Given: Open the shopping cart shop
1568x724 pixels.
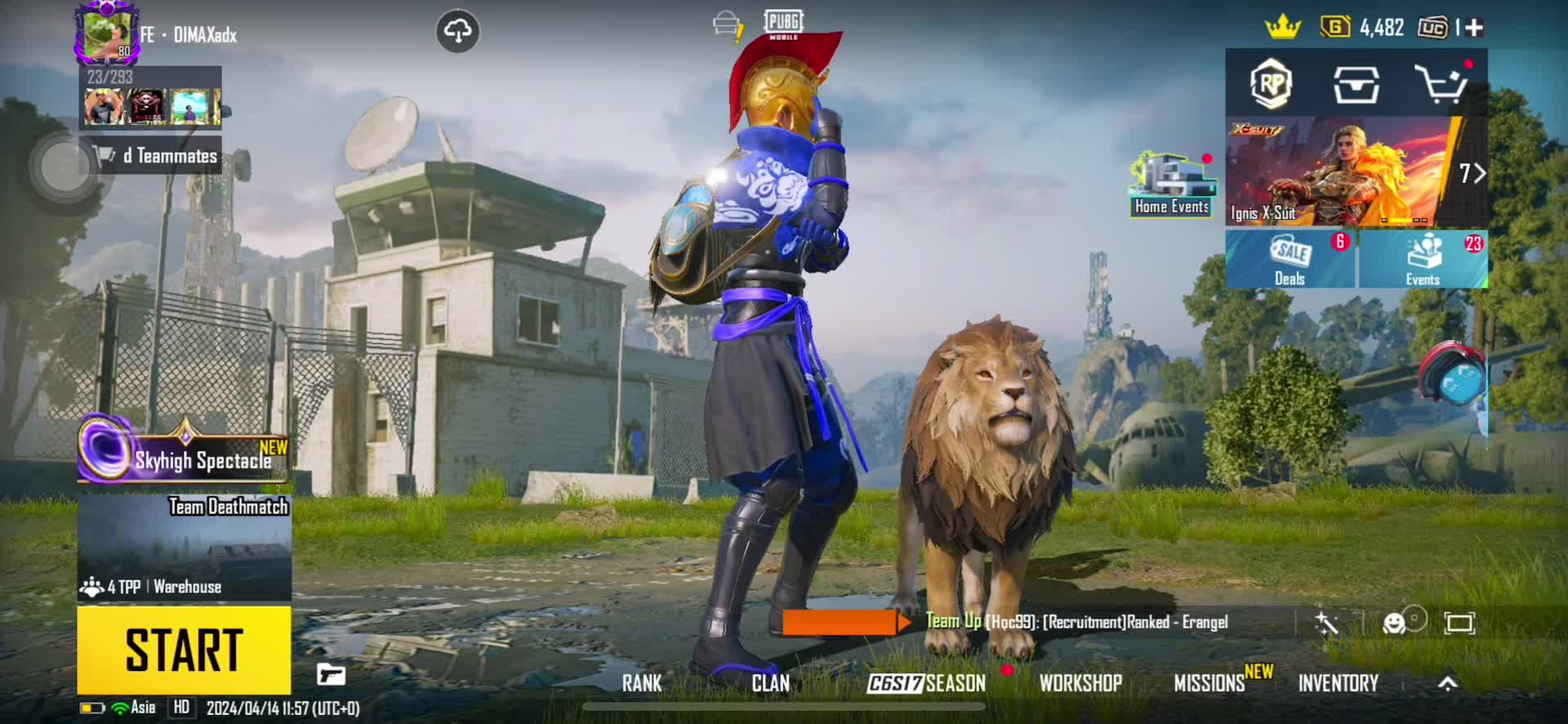Looking at the screenshot, I should [x=1441, y=84].
